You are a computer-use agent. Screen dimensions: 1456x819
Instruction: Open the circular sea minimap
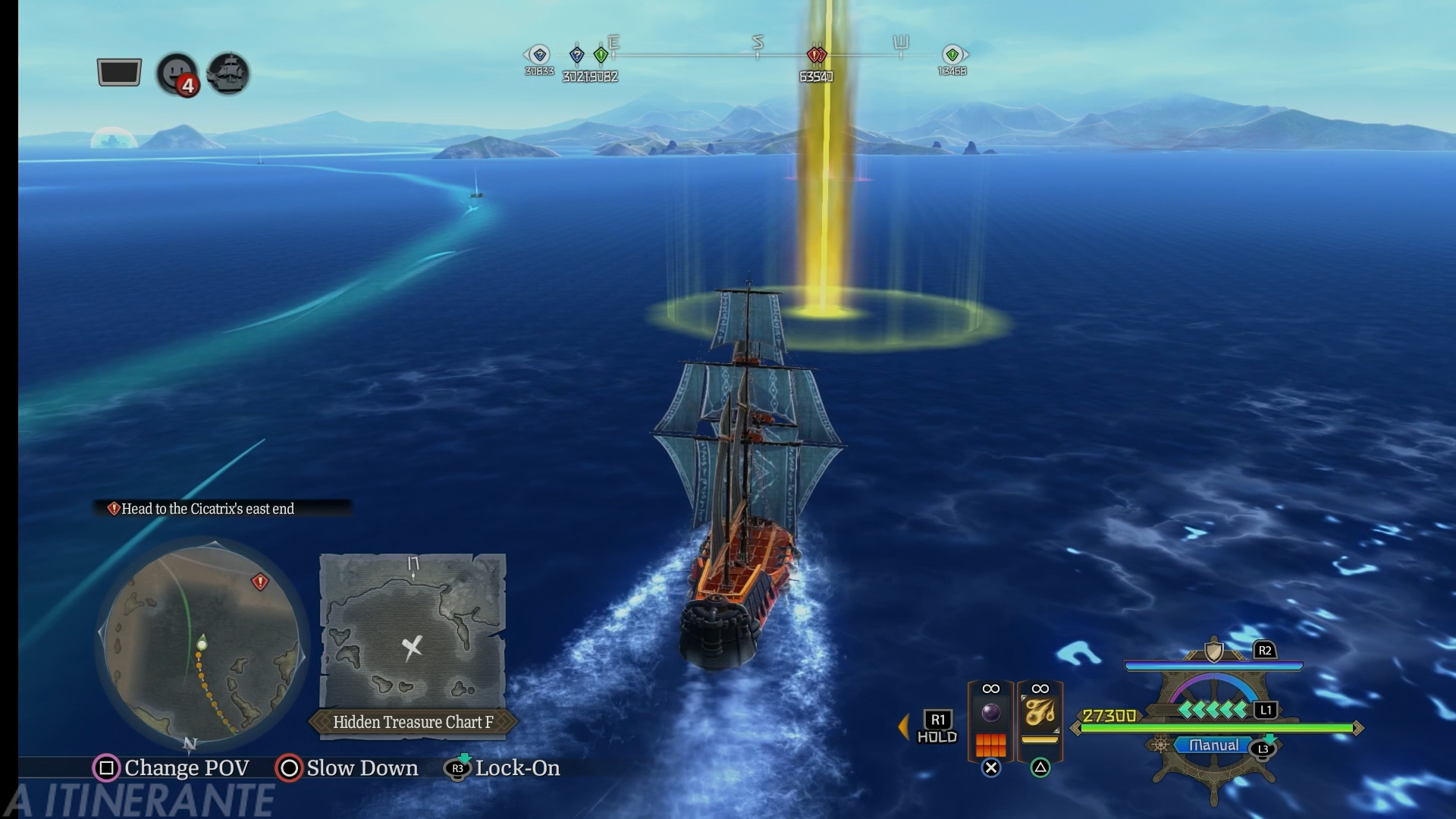click(201, 644)
